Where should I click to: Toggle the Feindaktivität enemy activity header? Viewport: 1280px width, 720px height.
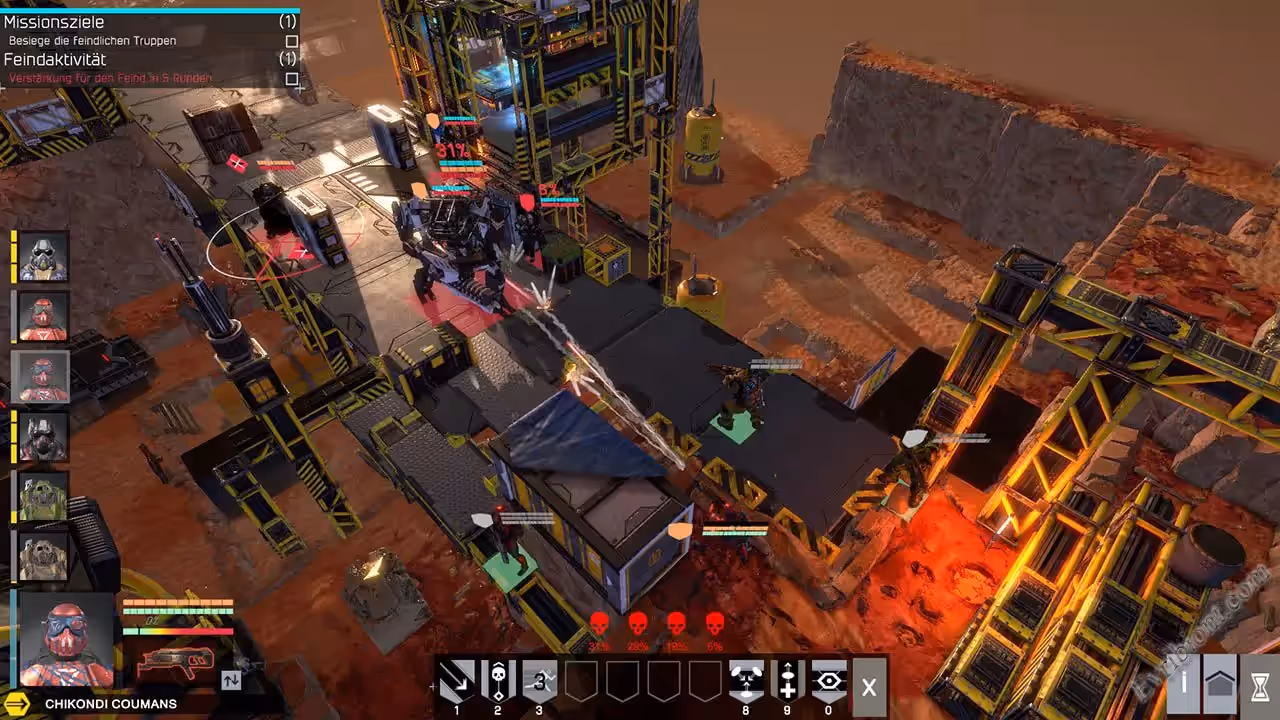[55, 60]
